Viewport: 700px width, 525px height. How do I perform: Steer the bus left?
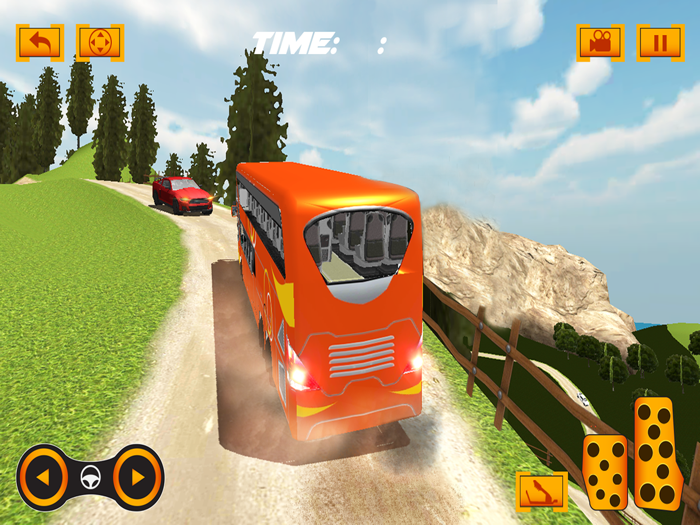pyautogui.click(x=43, y=477)
